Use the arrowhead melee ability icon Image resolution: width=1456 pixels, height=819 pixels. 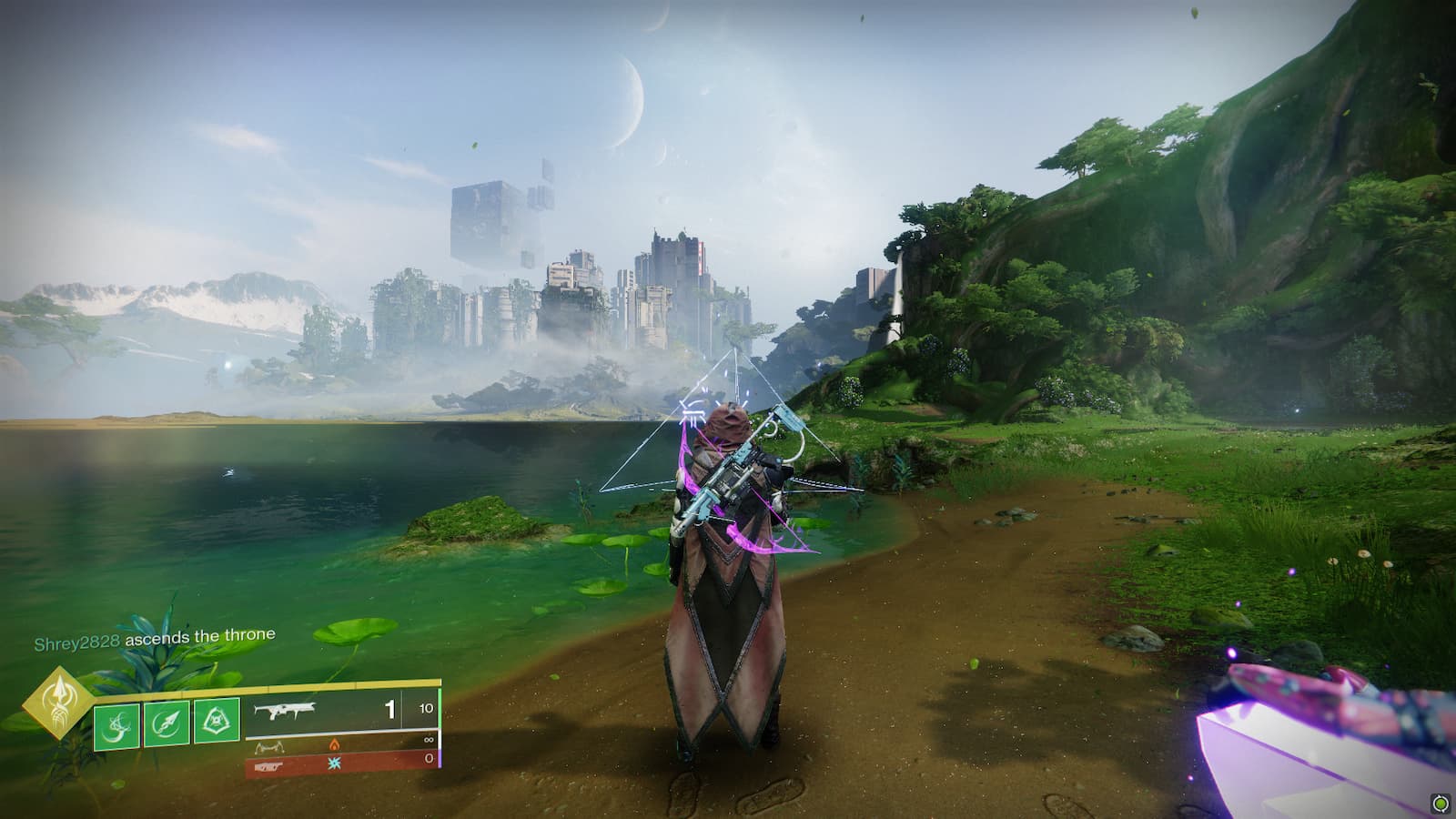(x=167, y=723)
